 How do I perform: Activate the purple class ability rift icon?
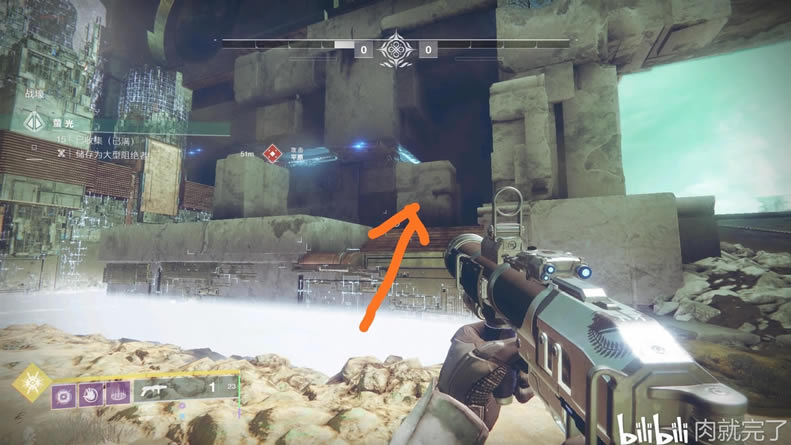click(118, 395)
